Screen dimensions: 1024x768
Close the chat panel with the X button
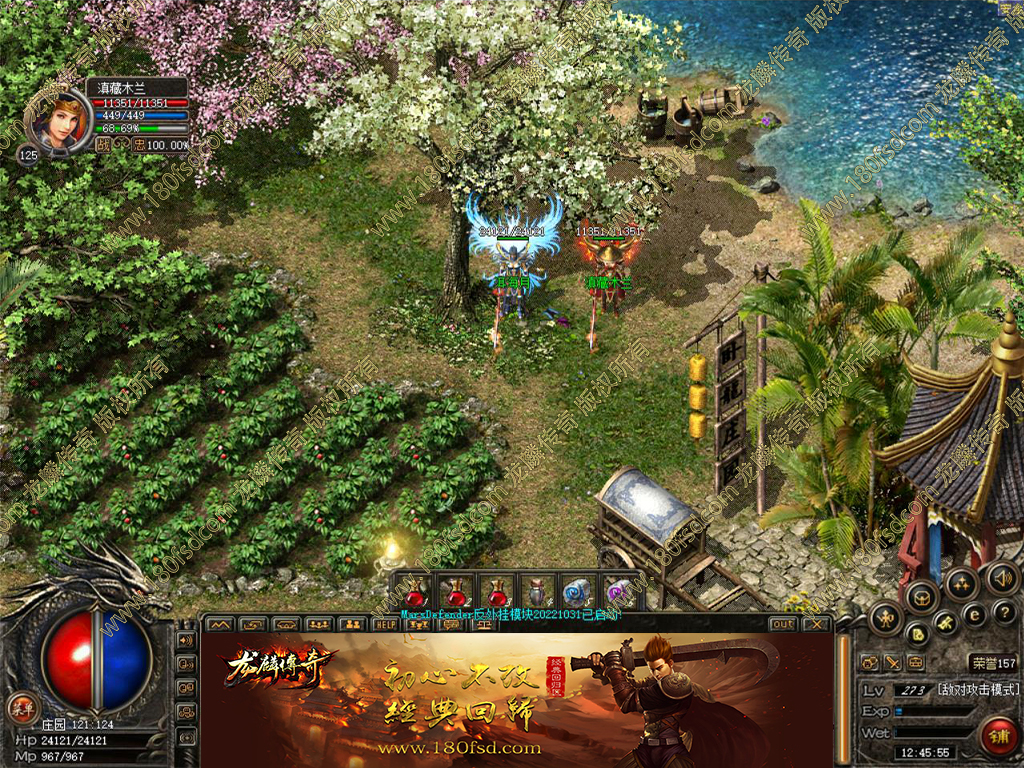tap(816, 624)
